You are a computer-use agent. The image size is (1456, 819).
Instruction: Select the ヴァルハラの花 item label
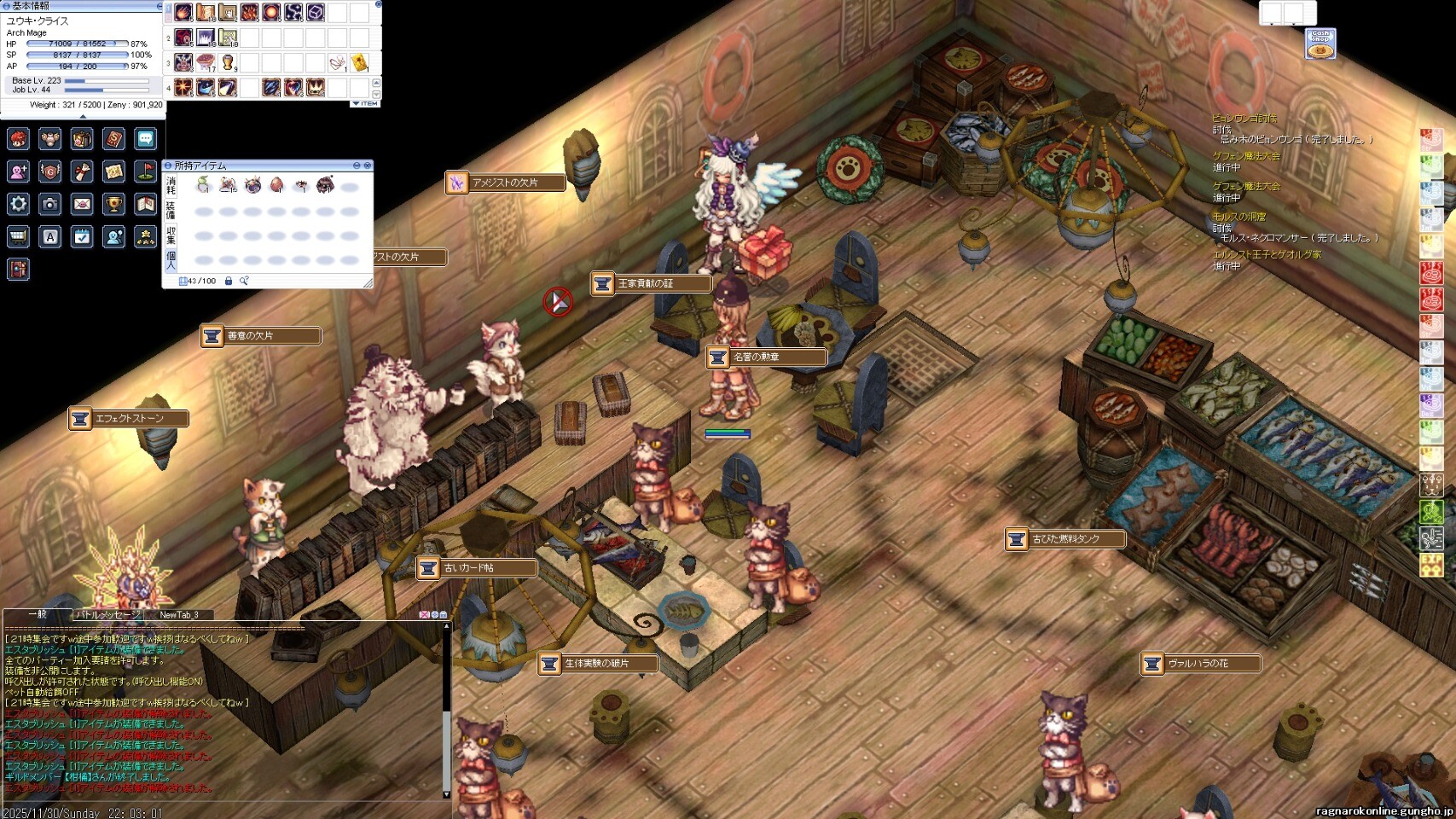point(1200,664)
